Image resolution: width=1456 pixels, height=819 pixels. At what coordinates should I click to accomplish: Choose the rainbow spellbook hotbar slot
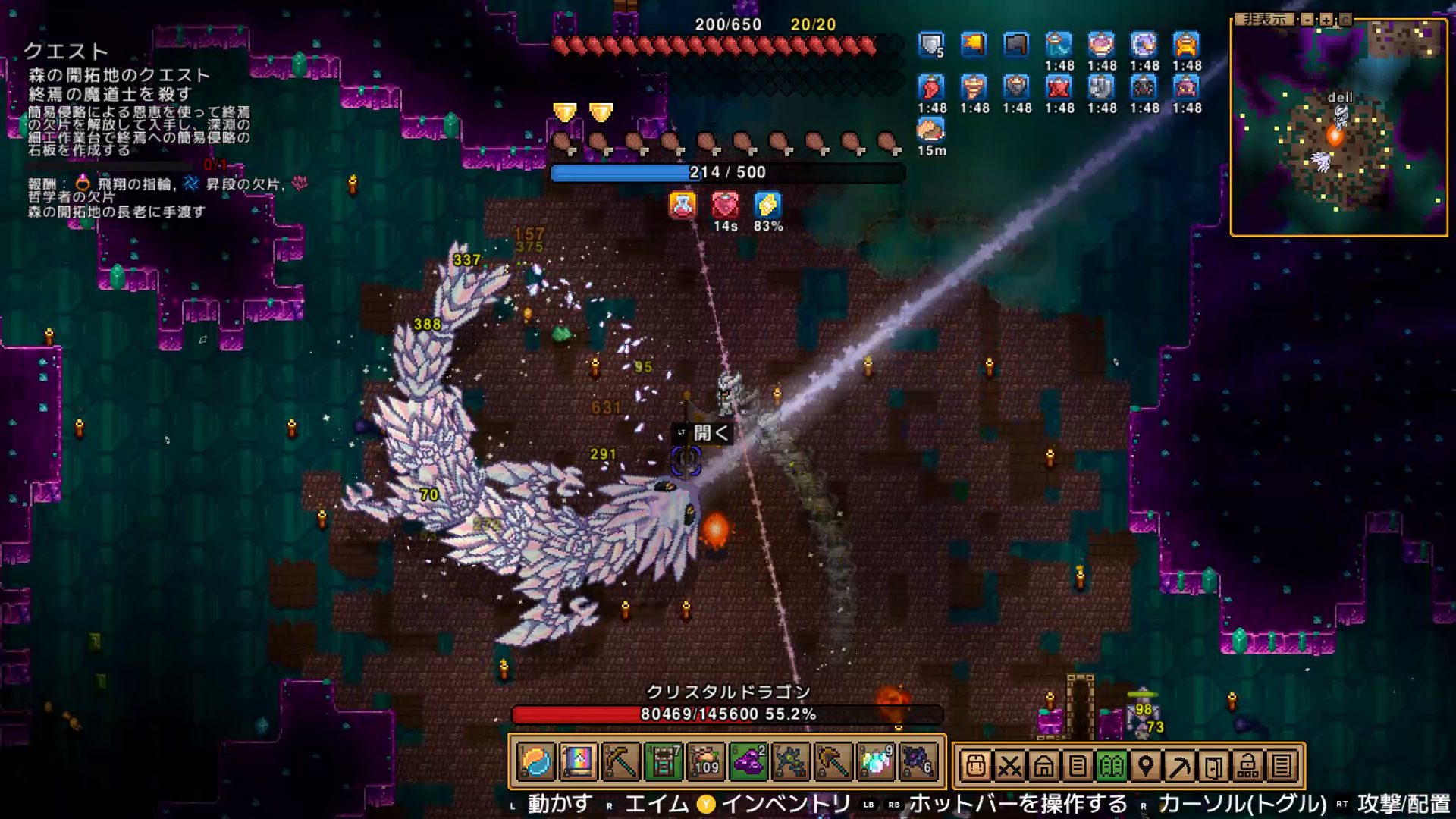[x=578, y=762]
